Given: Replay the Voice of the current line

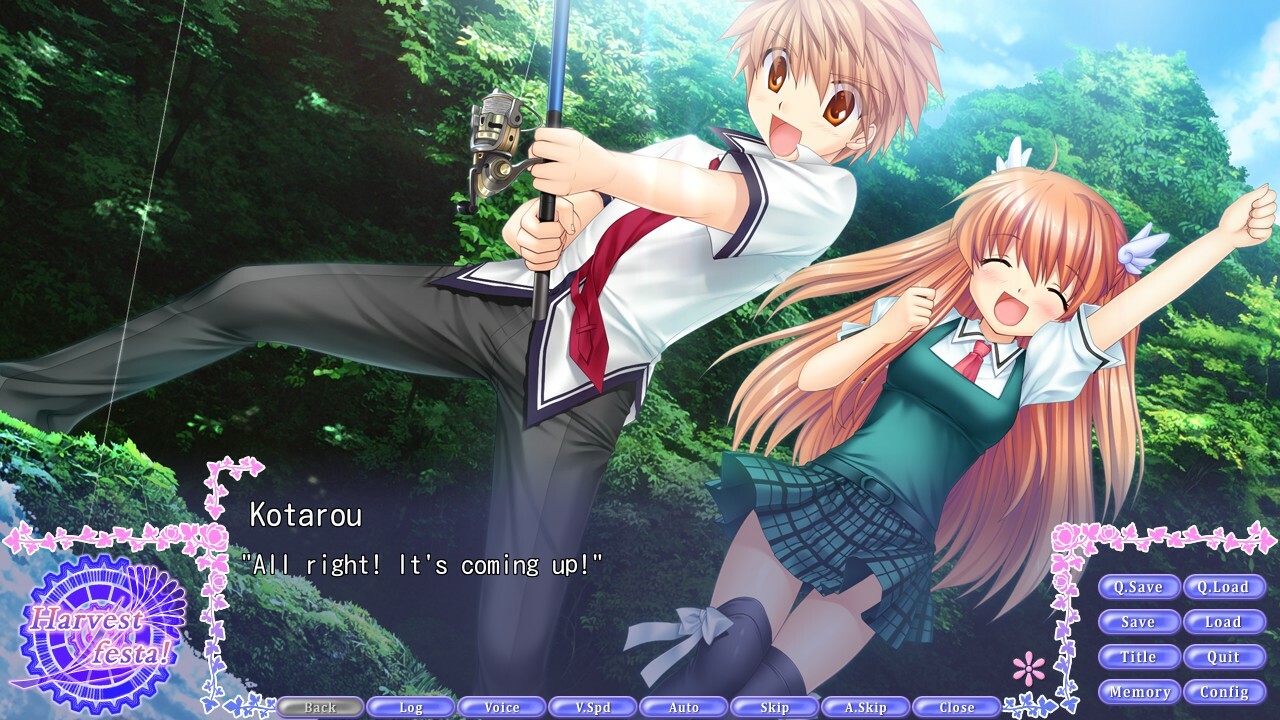Looking at the screenshot, I should pos(502,706).
